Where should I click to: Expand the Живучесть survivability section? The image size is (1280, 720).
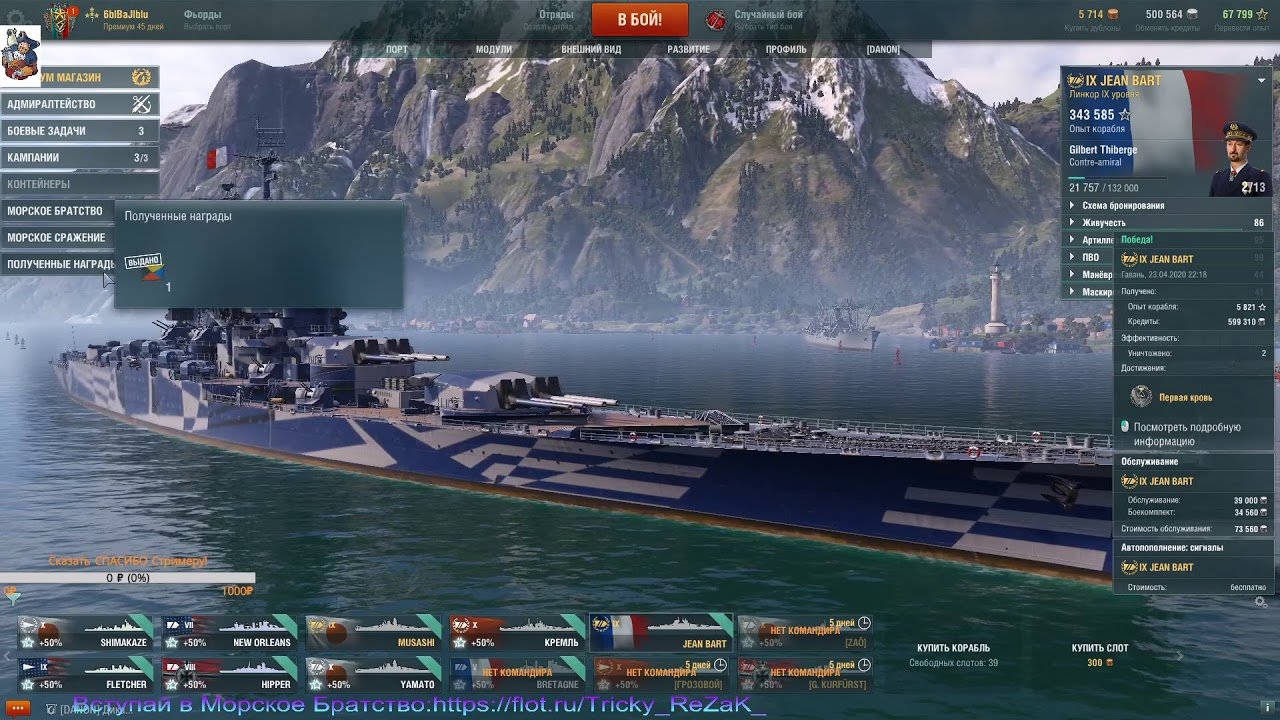tap(1103, 223)
